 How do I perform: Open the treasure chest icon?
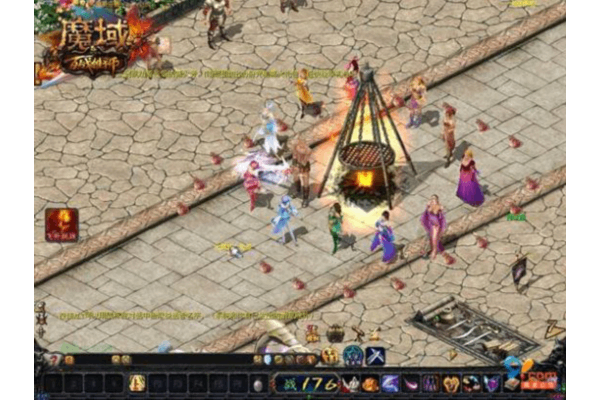pos(336,334)
